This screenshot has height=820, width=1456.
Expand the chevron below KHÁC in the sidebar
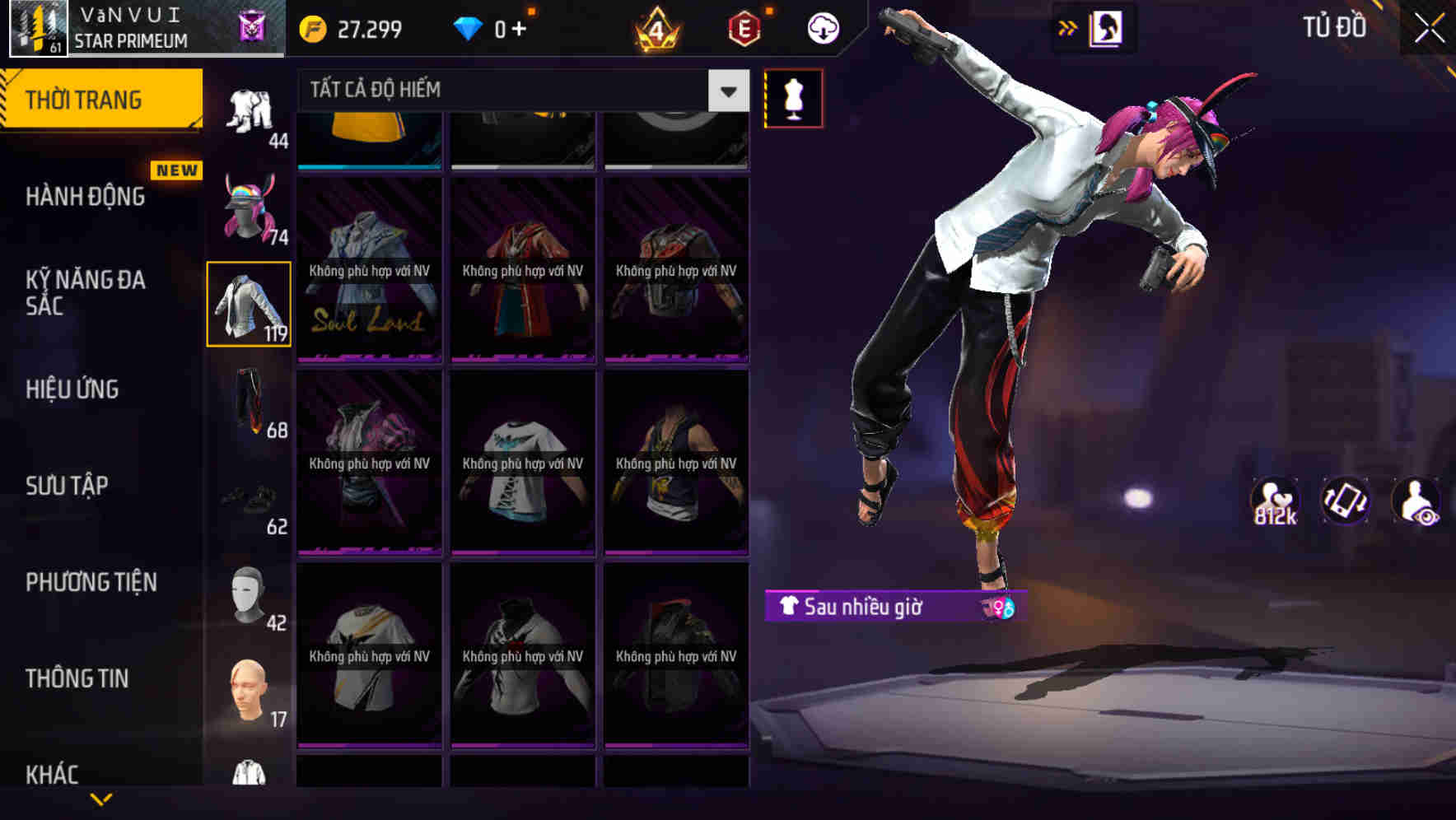coord(101,800)
